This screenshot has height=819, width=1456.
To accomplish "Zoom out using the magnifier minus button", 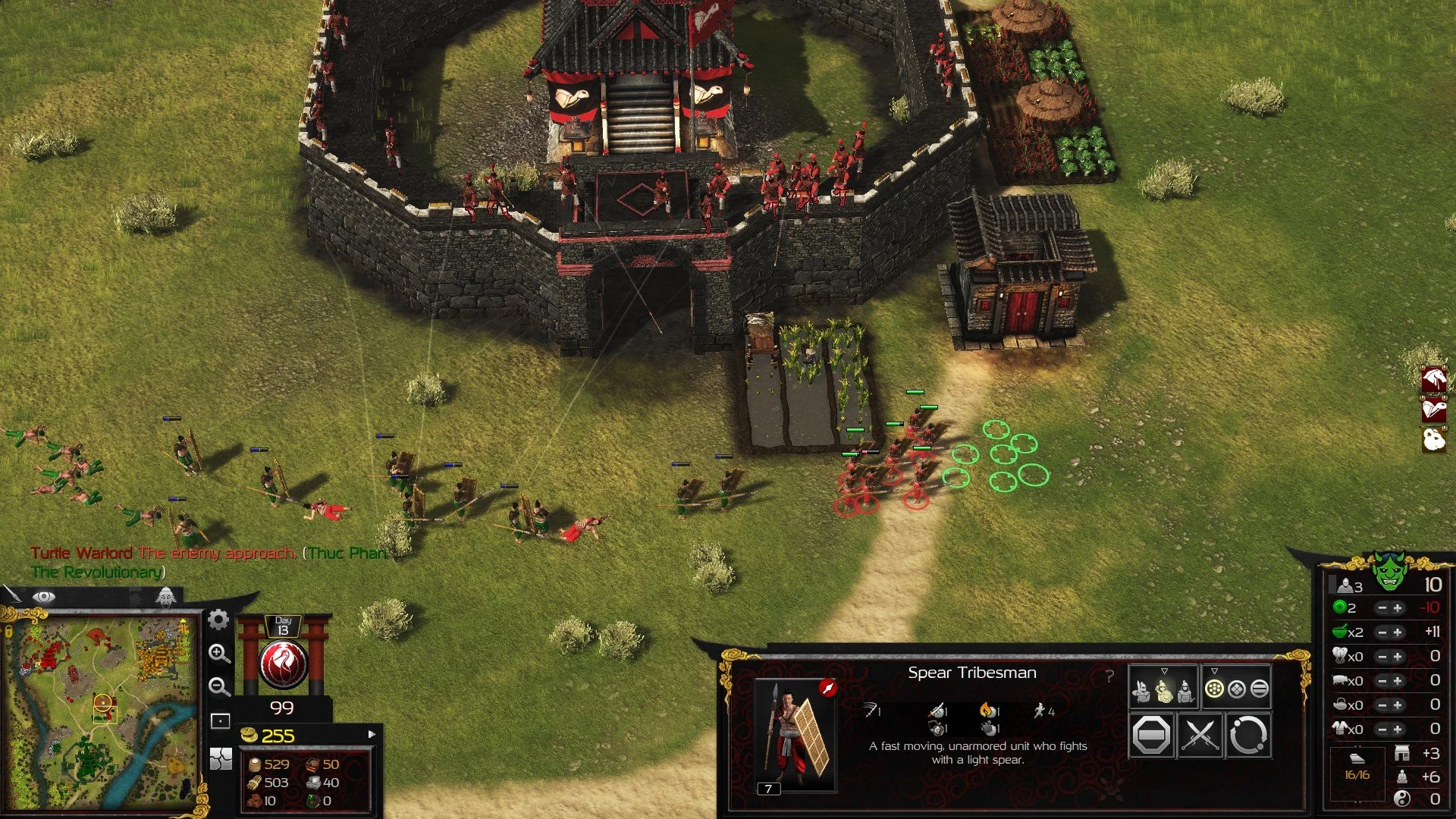I will coord(219,686).
